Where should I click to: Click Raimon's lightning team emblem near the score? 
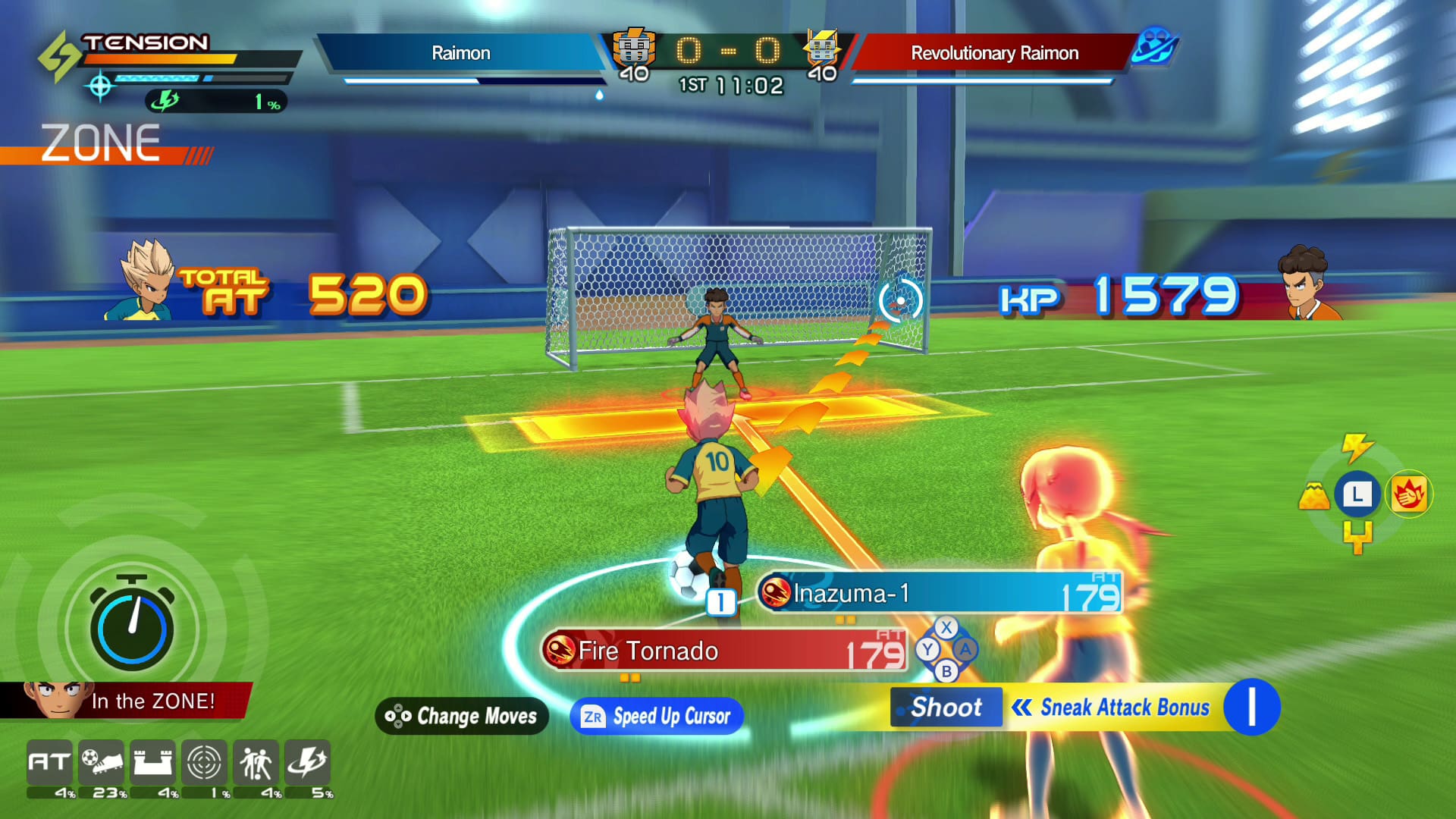click(634, 47)
